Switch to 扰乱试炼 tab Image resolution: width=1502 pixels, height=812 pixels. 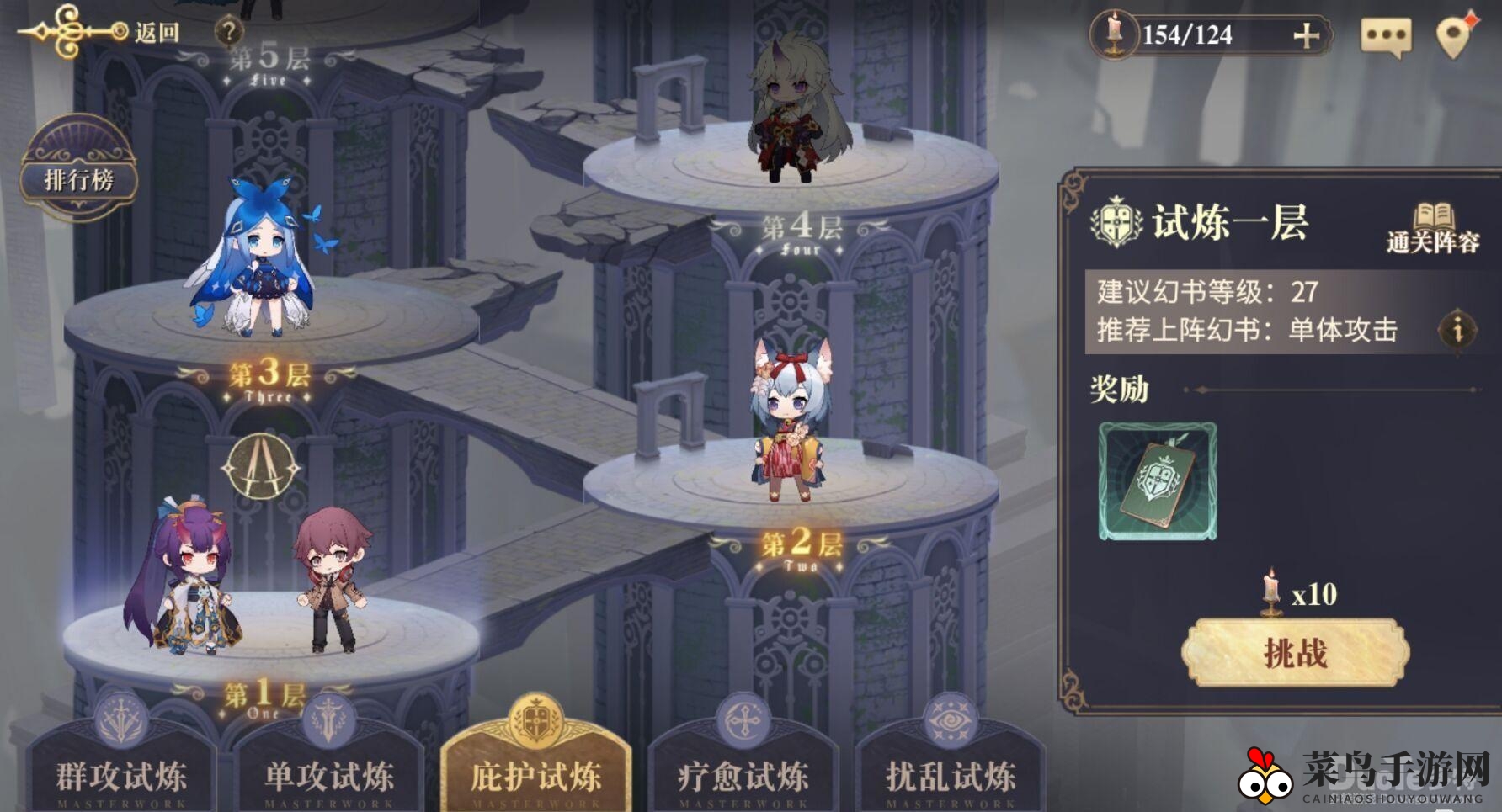click(x=951, y=774)
